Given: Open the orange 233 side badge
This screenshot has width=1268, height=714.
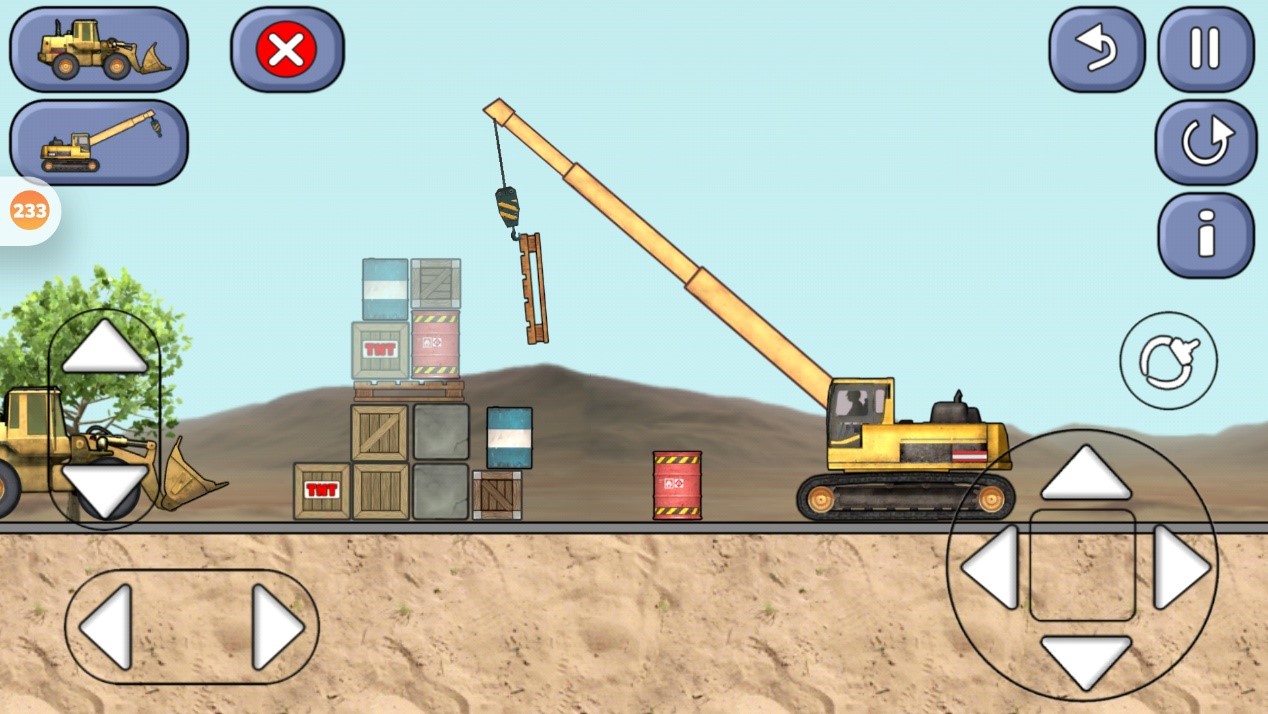Looking at the screenshot, I should [29, 211].
